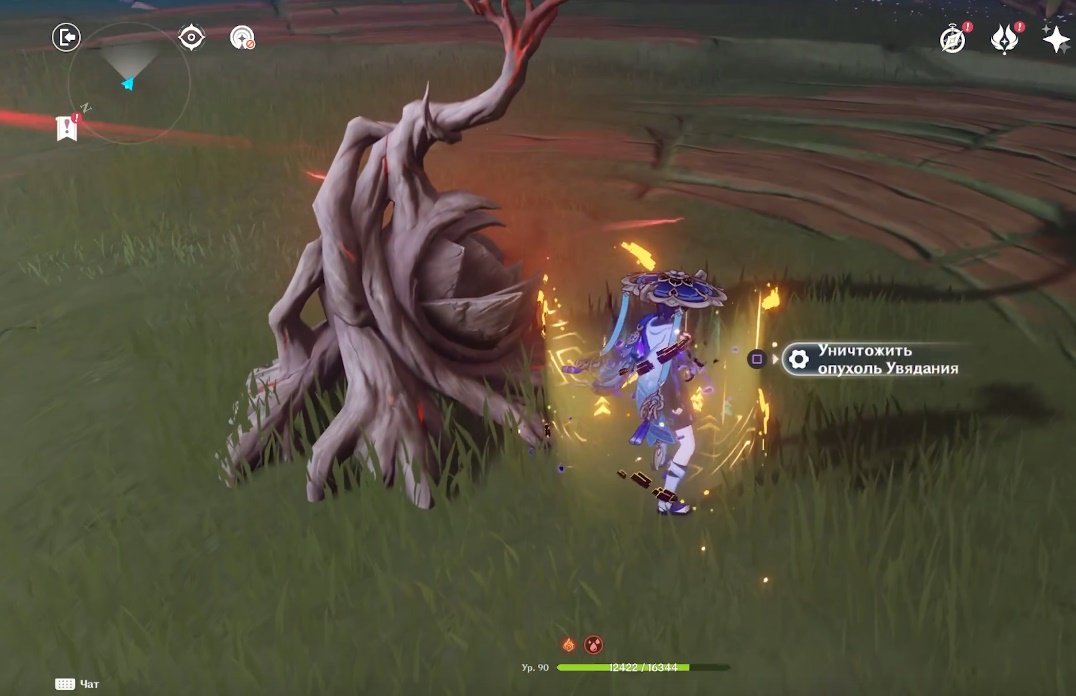Open the four-point star Wish icon
Viewport: 1076px width, 696px height.
tap(1055, 39)
